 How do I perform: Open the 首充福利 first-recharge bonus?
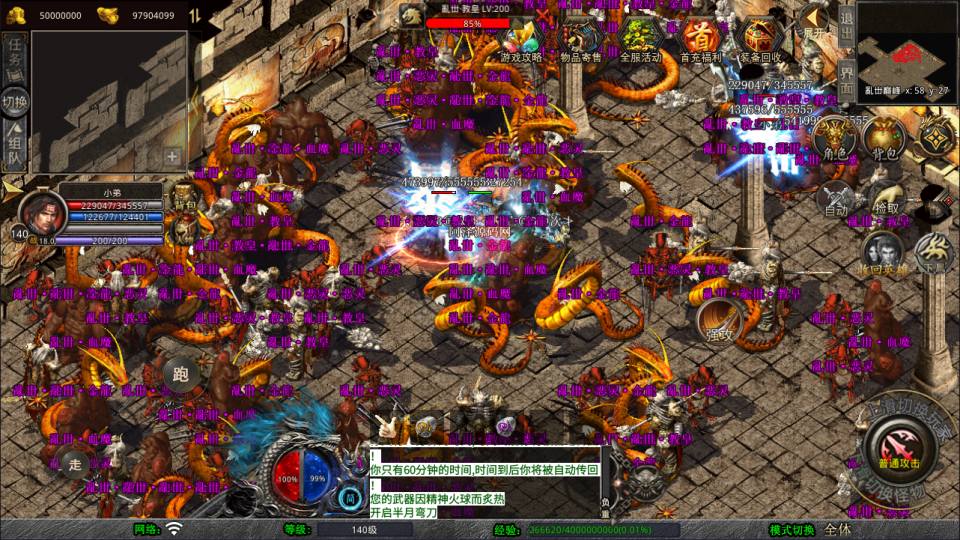pyautogui.click(x=700, y=38)
